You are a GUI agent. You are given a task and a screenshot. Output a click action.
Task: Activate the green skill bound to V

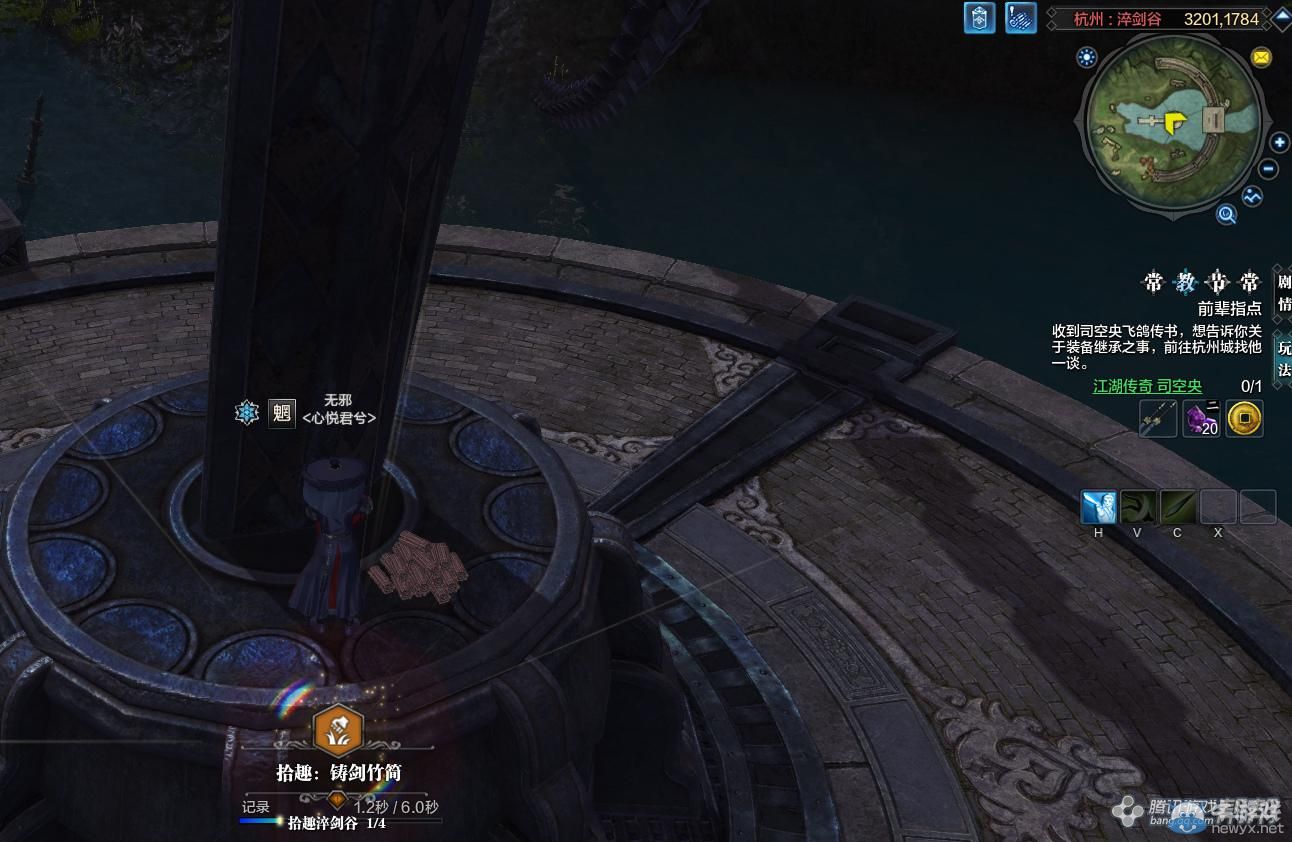pyautogui.click(x=1138, y=507)
